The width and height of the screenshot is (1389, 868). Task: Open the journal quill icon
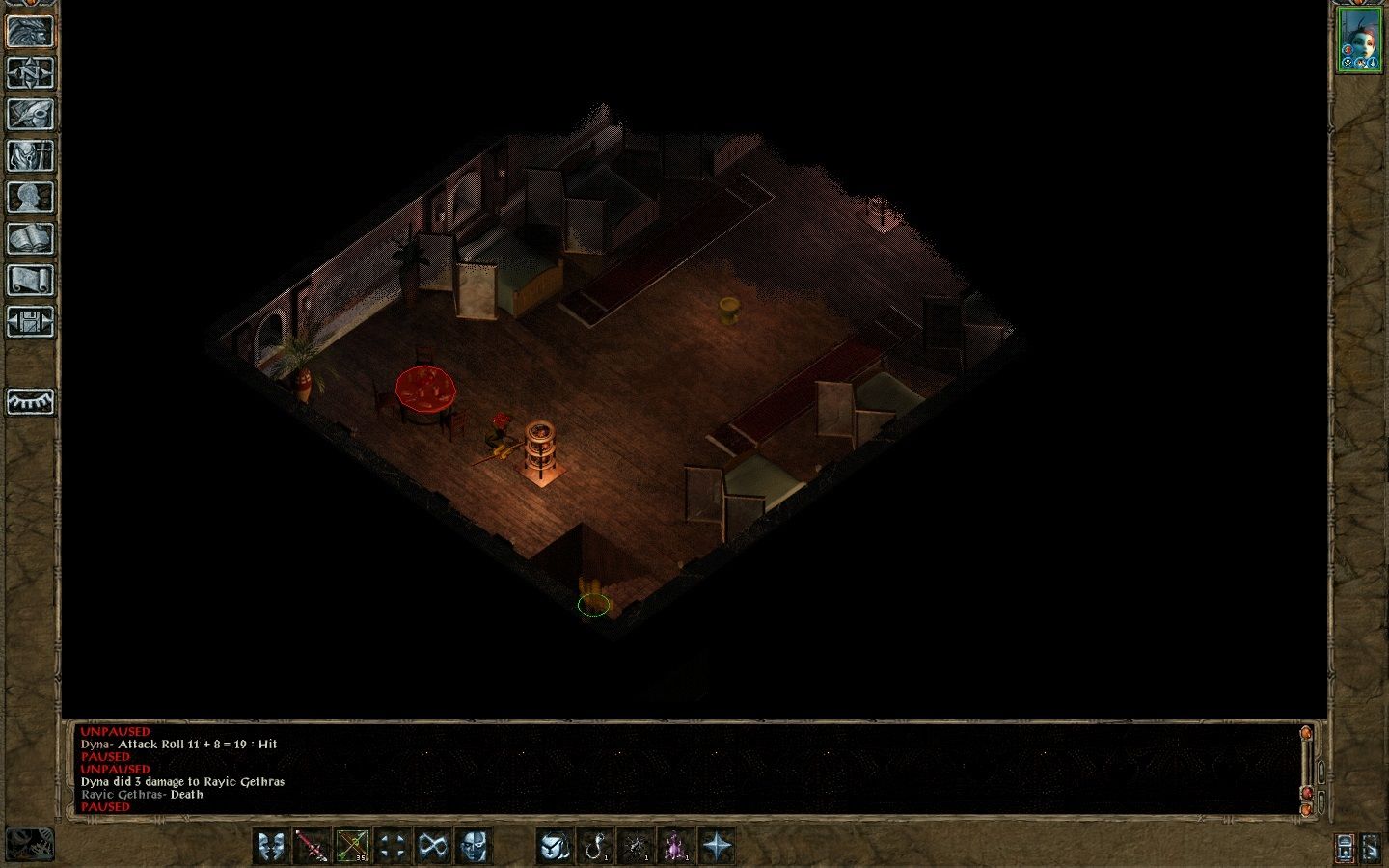pos(30,115)
